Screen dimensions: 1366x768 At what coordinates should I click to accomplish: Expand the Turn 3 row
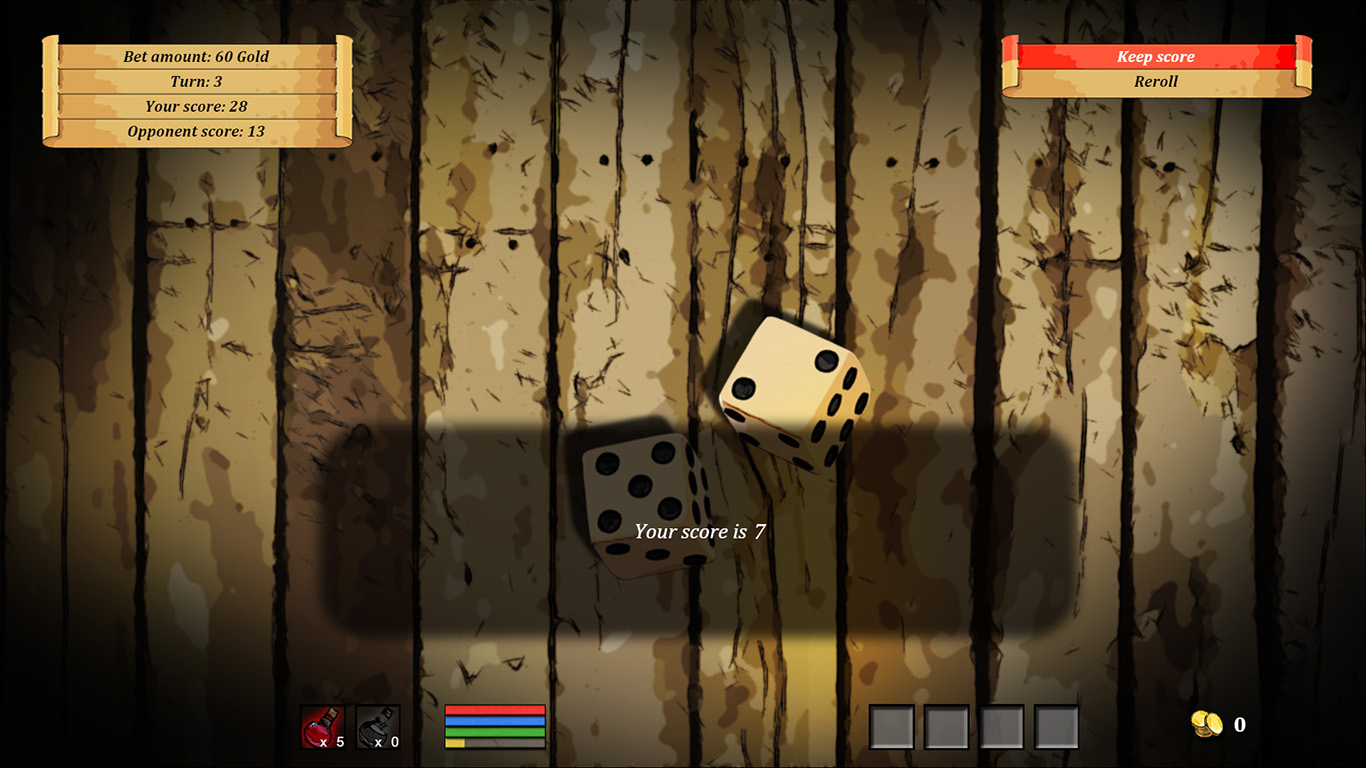pos(196,81)
